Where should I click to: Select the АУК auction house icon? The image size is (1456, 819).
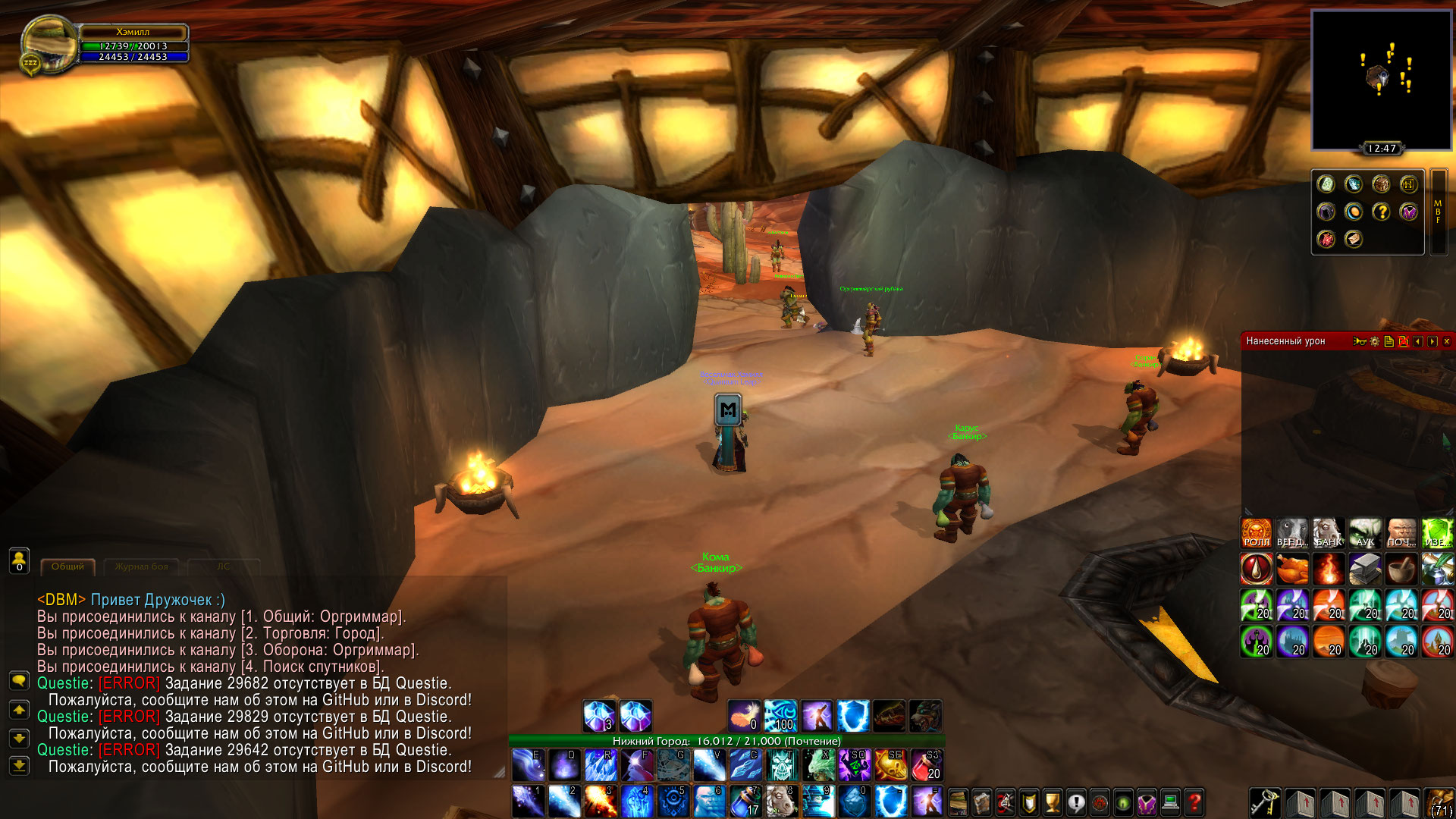tap(1364, 533)
